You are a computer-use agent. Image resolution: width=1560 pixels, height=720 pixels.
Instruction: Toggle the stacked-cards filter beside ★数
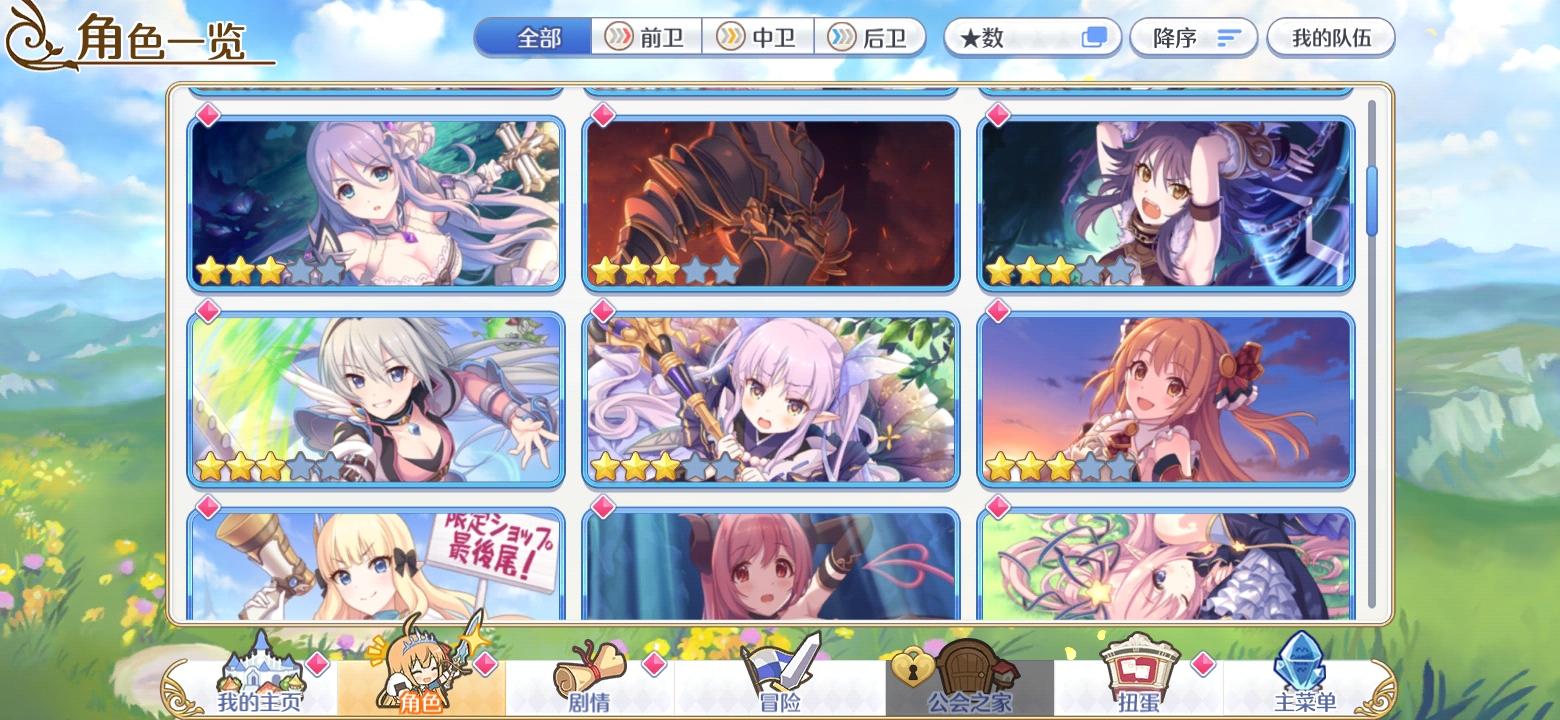[x=1092, y=36]
